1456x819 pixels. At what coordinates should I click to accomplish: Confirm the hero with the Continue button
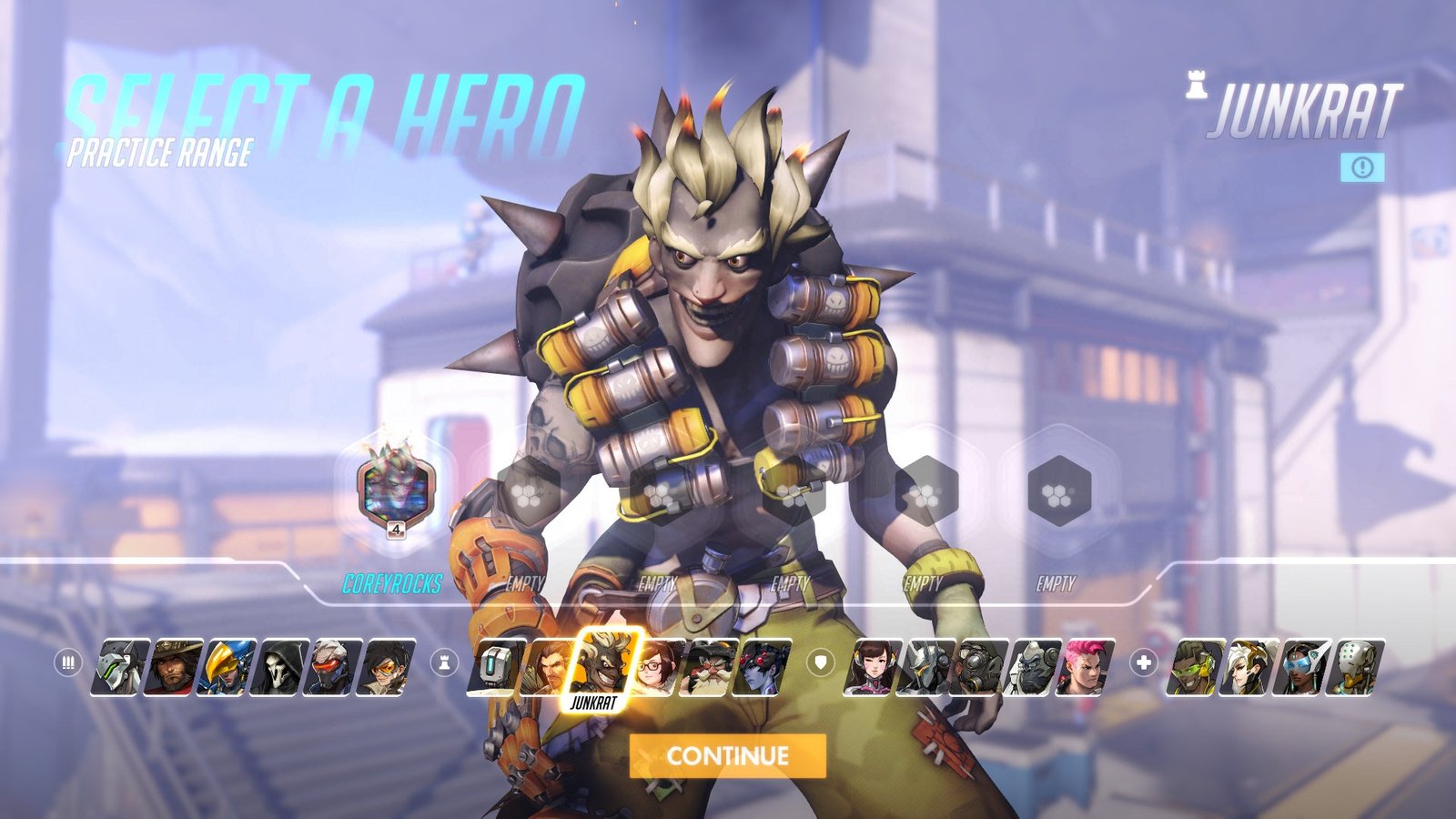(727, 756)
